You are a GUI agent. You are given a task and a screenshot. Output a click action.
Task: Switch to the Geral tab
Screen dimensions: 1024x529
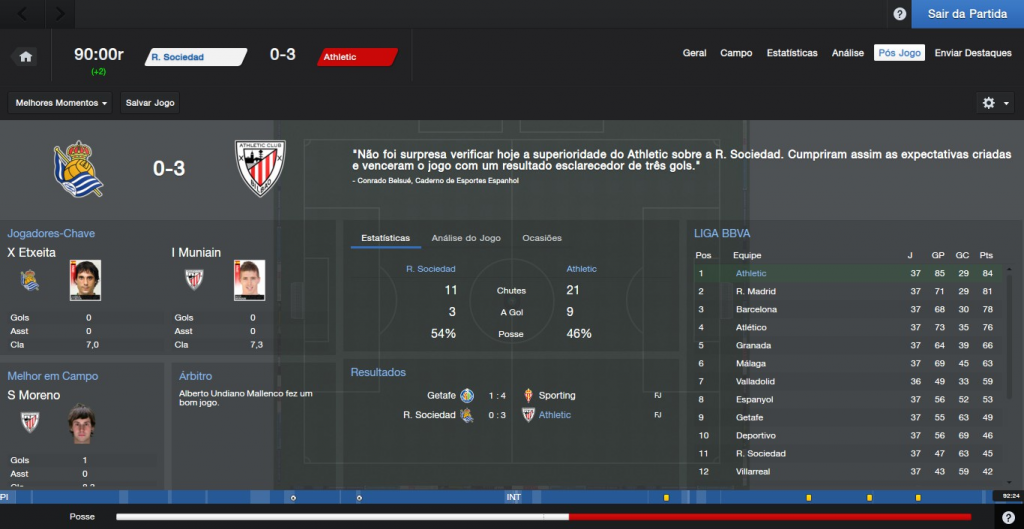point(694,53)
